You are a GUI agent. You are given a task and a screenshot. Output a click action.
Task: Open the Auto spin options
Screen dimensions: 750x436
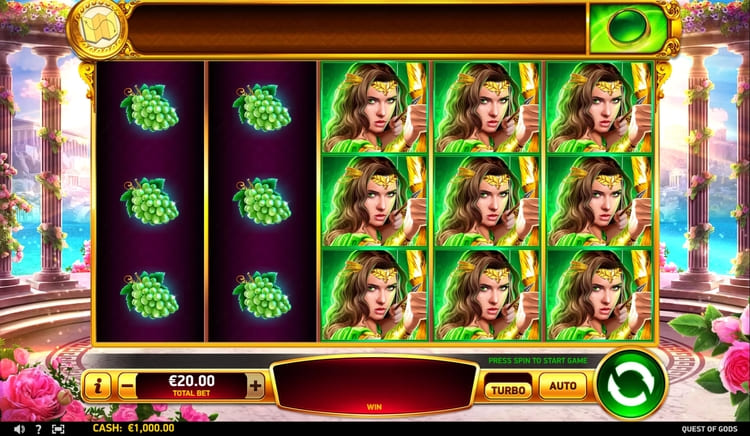(x=563, y=385)
